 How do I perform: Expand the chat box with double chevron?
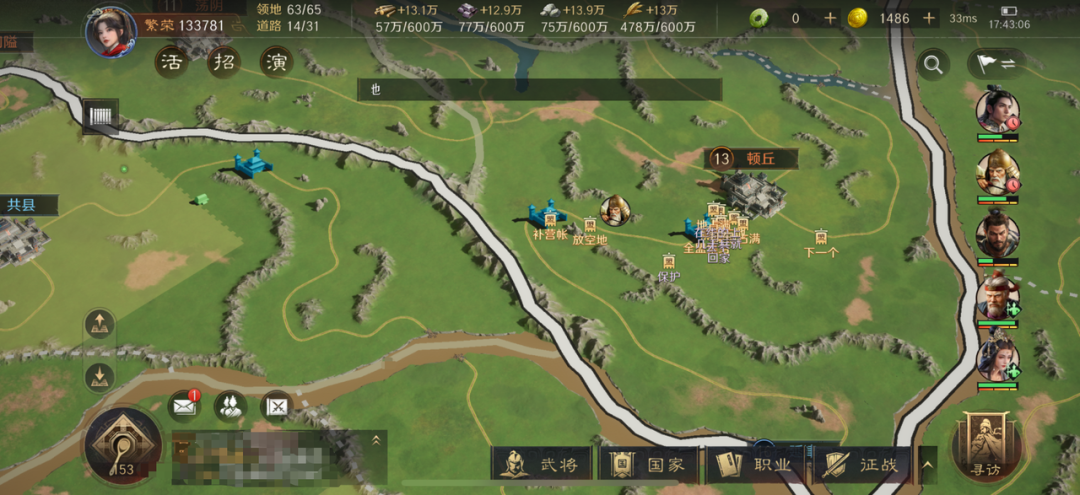[x=377, y=439]
